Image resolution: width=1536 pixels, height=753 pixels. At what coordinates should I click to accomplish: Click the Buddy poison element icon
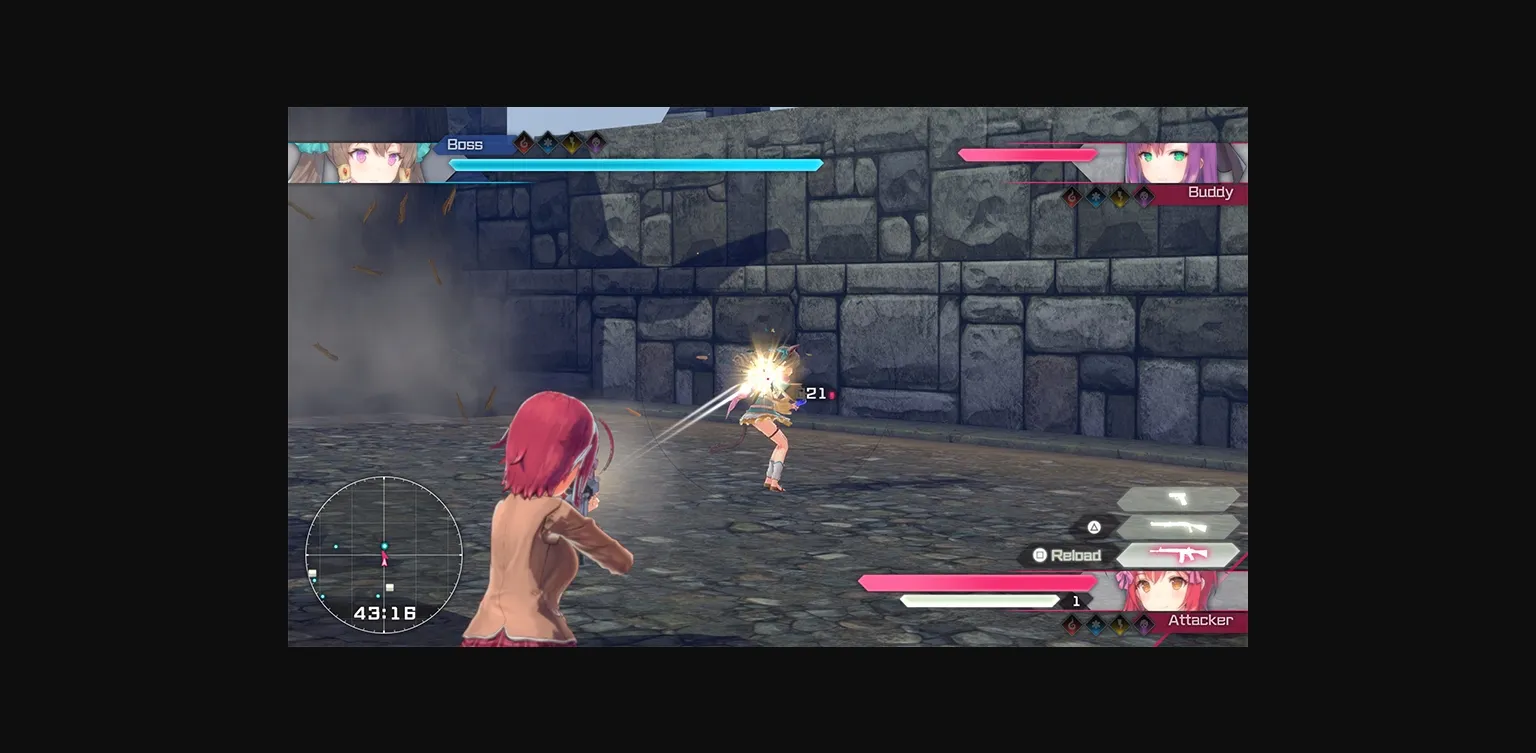coord(1144,196)
